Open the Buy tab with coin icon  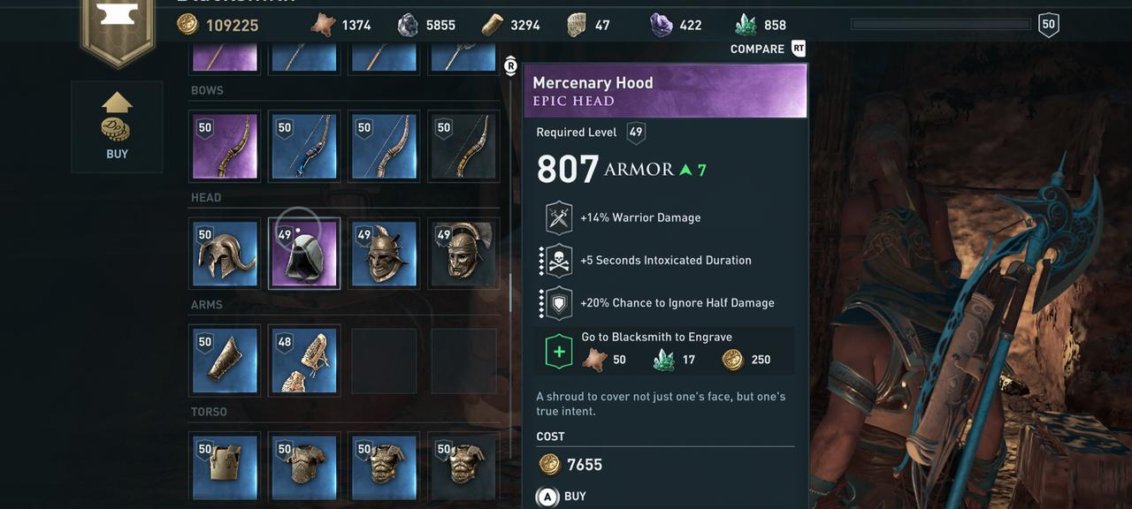tap(117, 127)
